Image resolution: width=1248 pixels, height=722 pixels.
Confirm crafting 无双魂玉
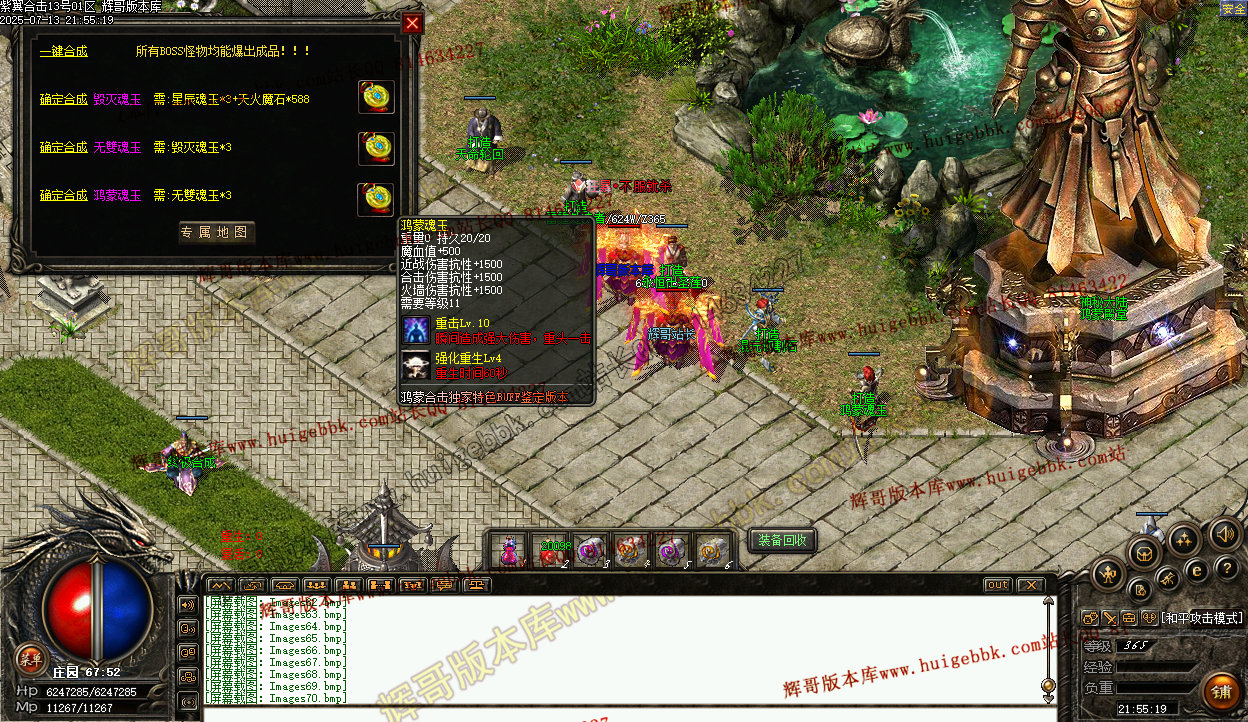click(x=63, y=147)
